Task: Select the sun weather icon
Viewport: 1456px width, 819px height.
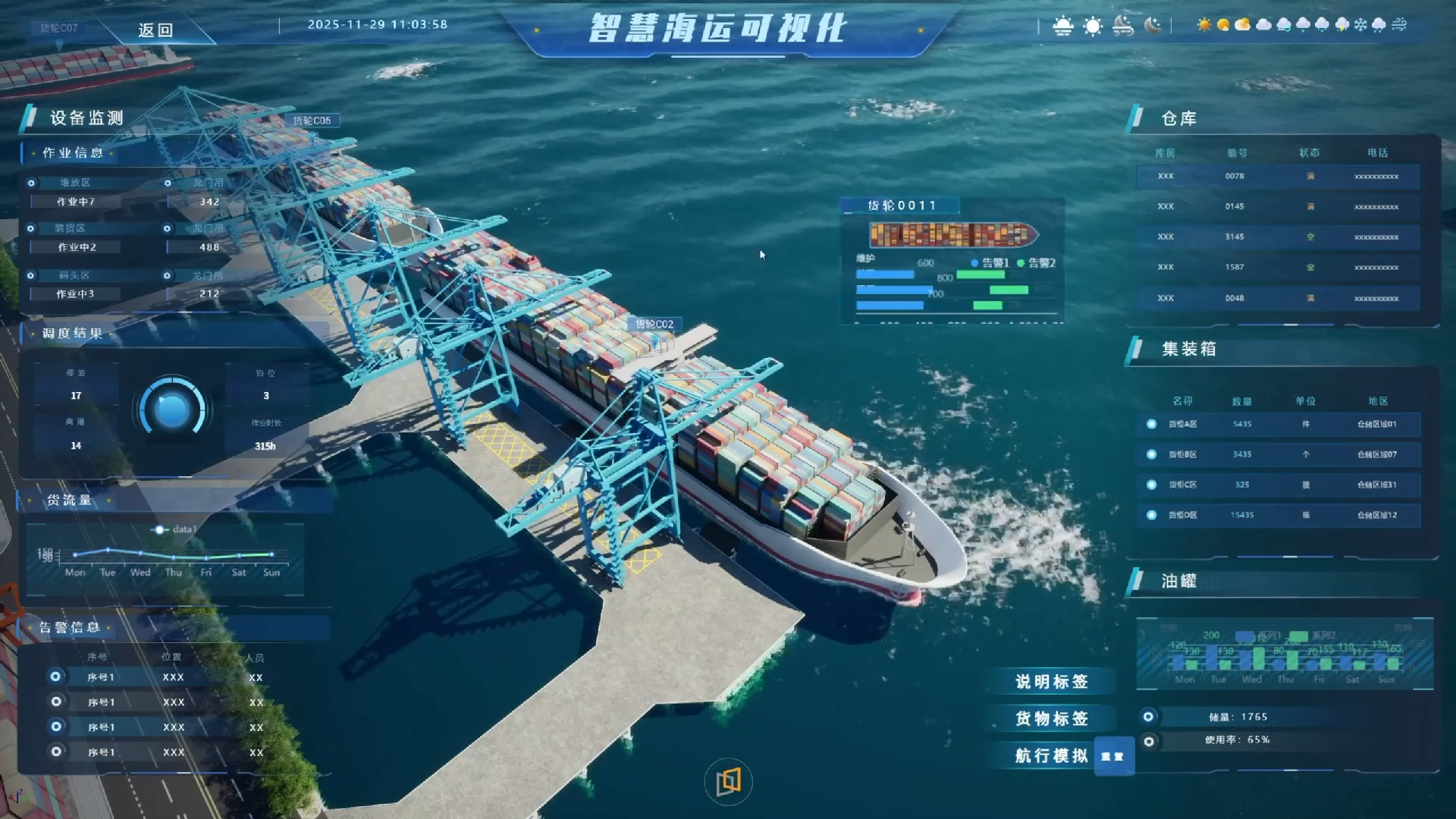Action: tap(1204, 25)
